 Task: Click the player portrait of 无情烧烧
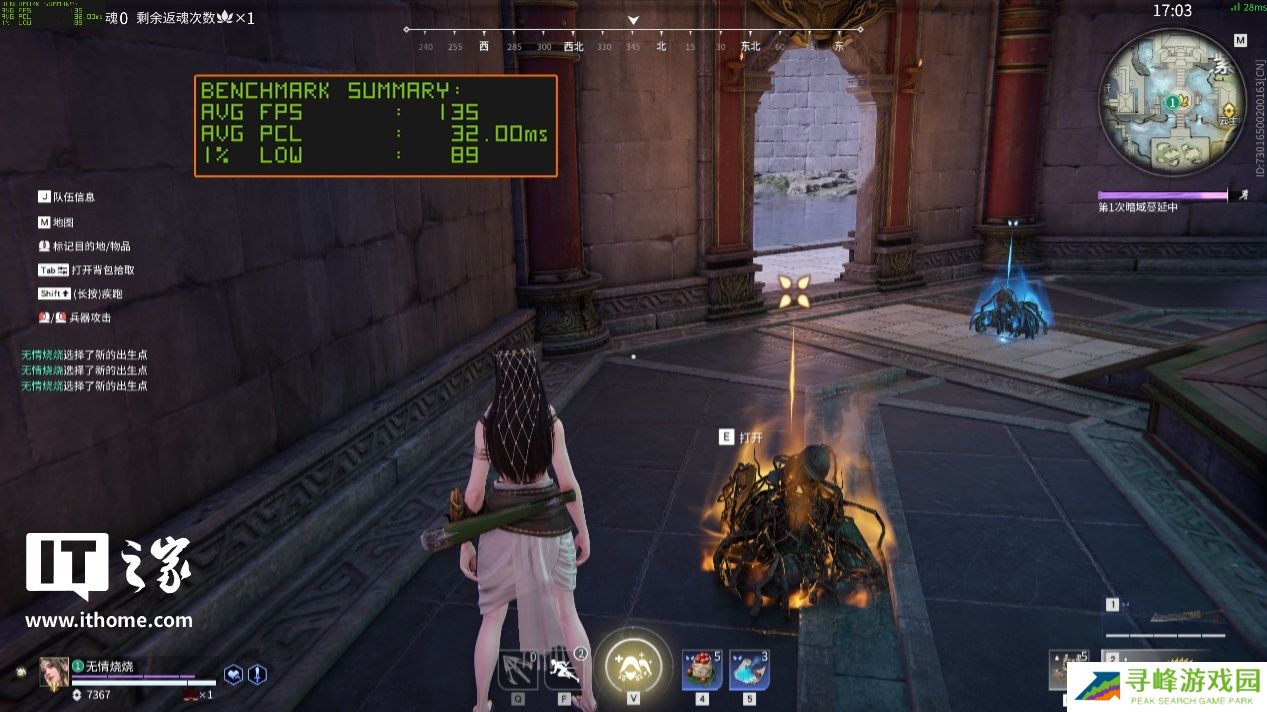click(54, 672)
